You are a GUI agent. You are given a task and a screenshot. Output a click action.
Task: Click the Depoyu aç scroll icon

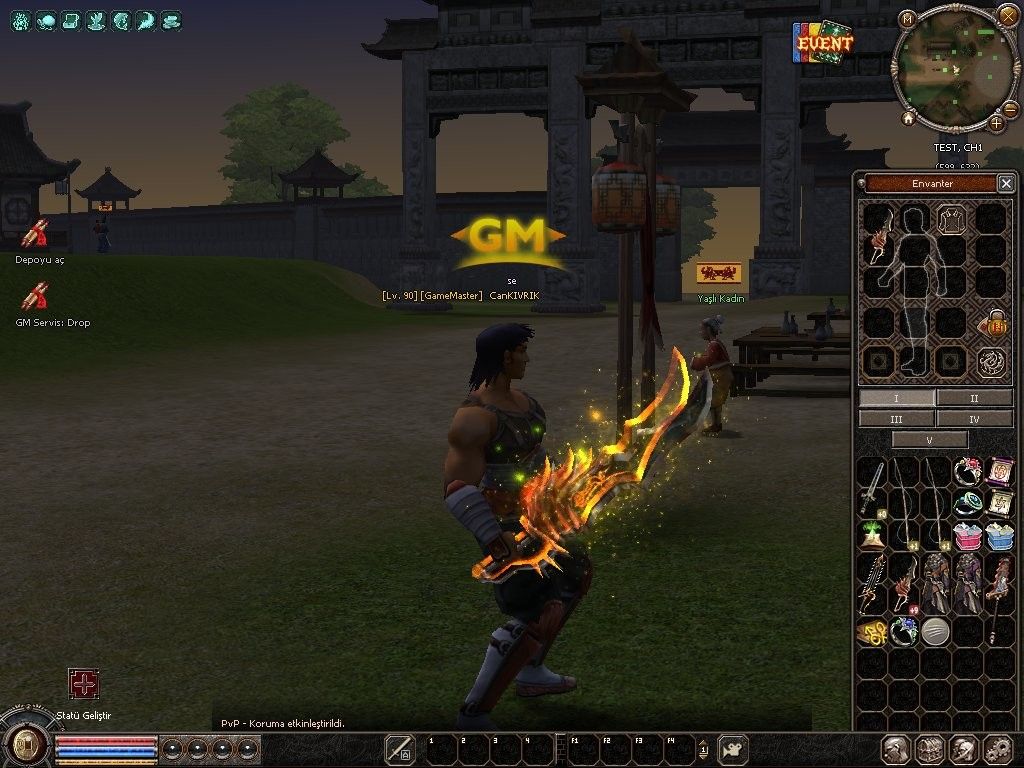[36, 234]
